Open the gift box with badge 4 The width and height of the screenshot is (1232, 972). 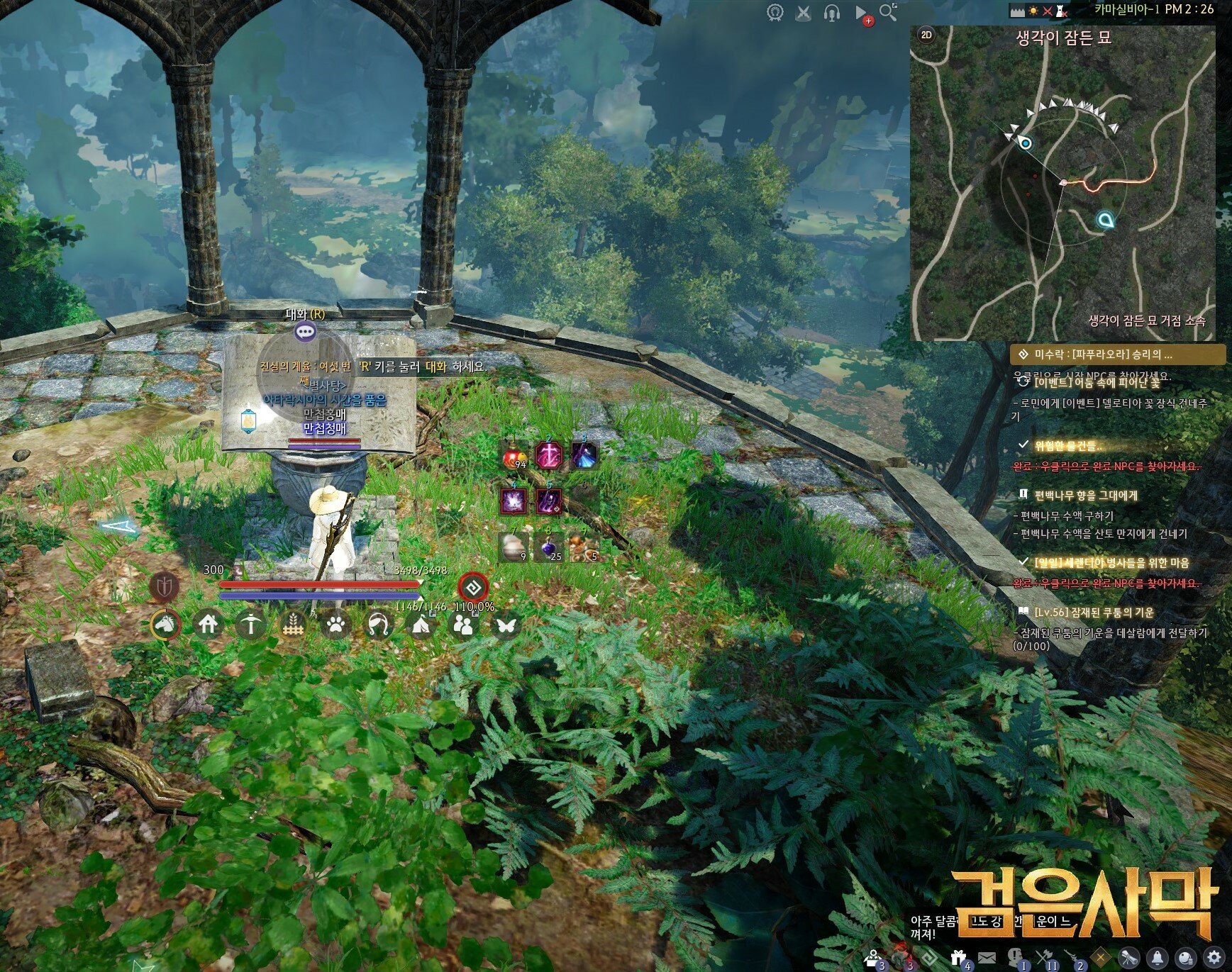pyautogui.click(x=959, y=958)
